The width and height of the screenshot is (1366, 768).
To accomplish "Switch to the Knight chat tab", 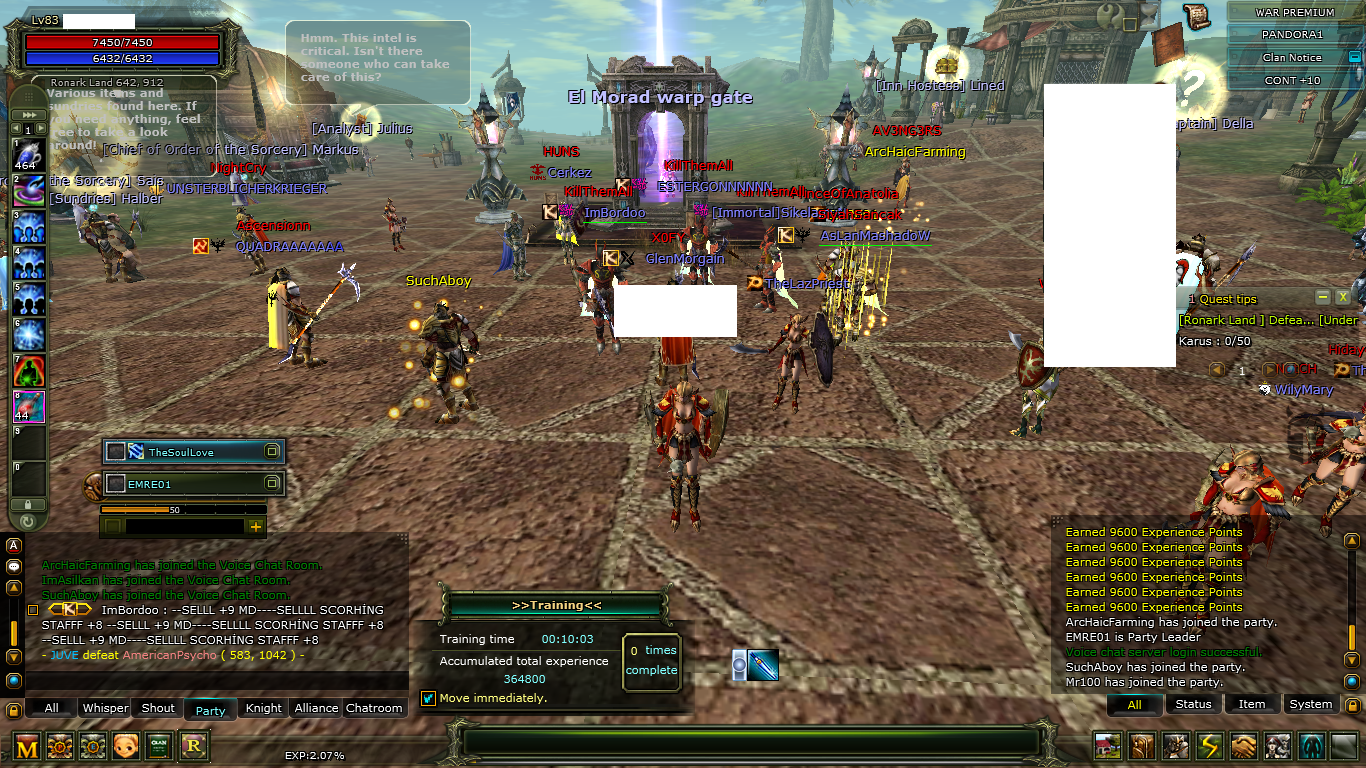I will [262, 707].
